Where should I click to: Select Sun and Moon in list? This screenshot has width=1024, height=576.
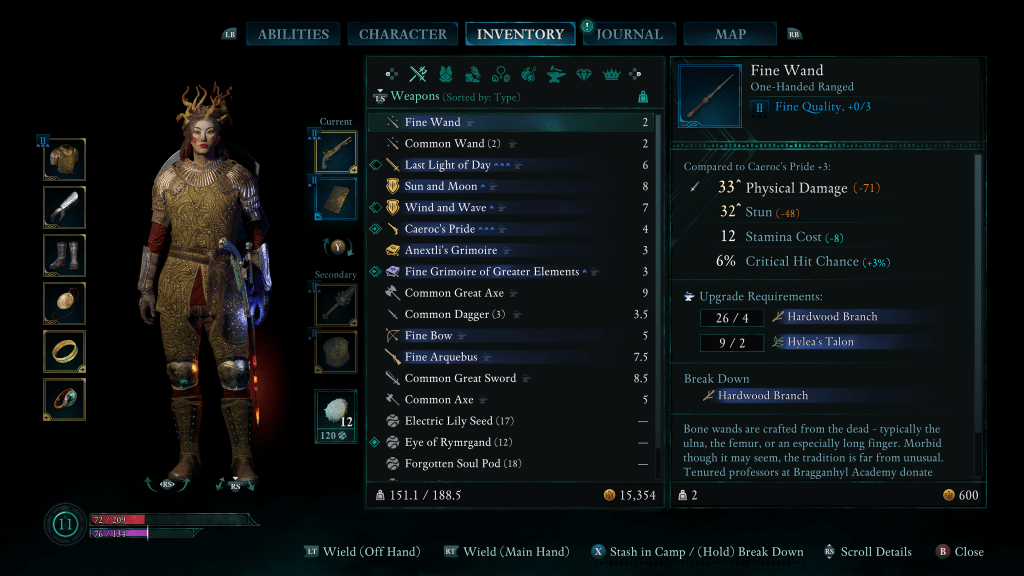(510, 186)
